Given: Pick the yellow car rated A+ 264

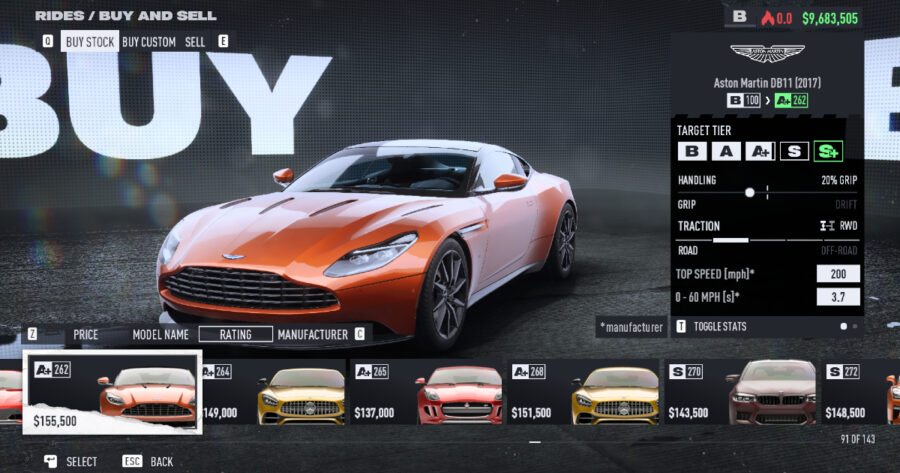Looking at the screenshot, I should tap(272, 392).
